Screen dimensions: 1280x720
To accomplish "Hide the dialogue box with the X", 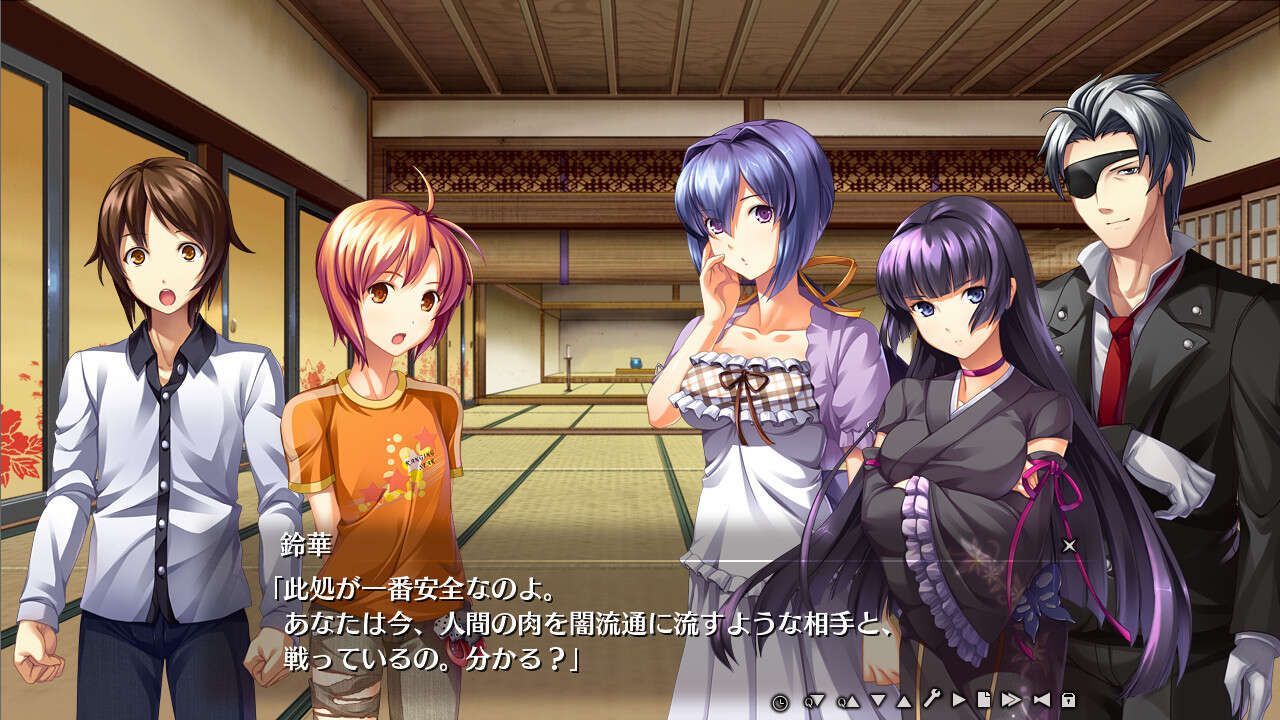I will (x=1069, y=545).
